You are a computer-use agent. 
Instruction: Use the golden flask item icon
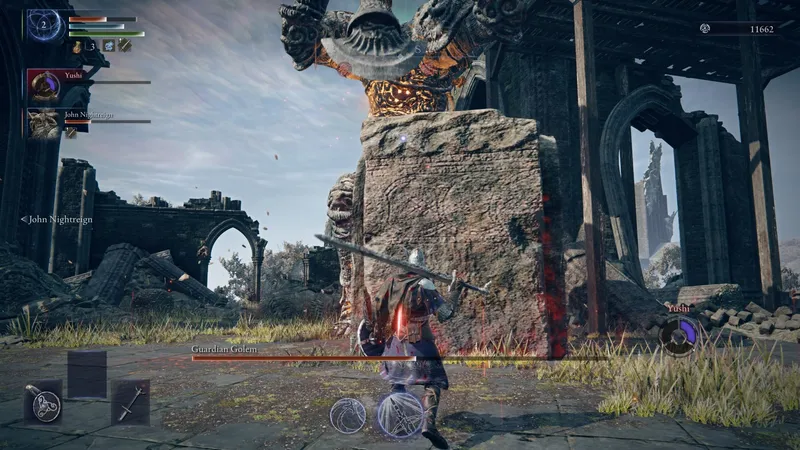(77, 46)
